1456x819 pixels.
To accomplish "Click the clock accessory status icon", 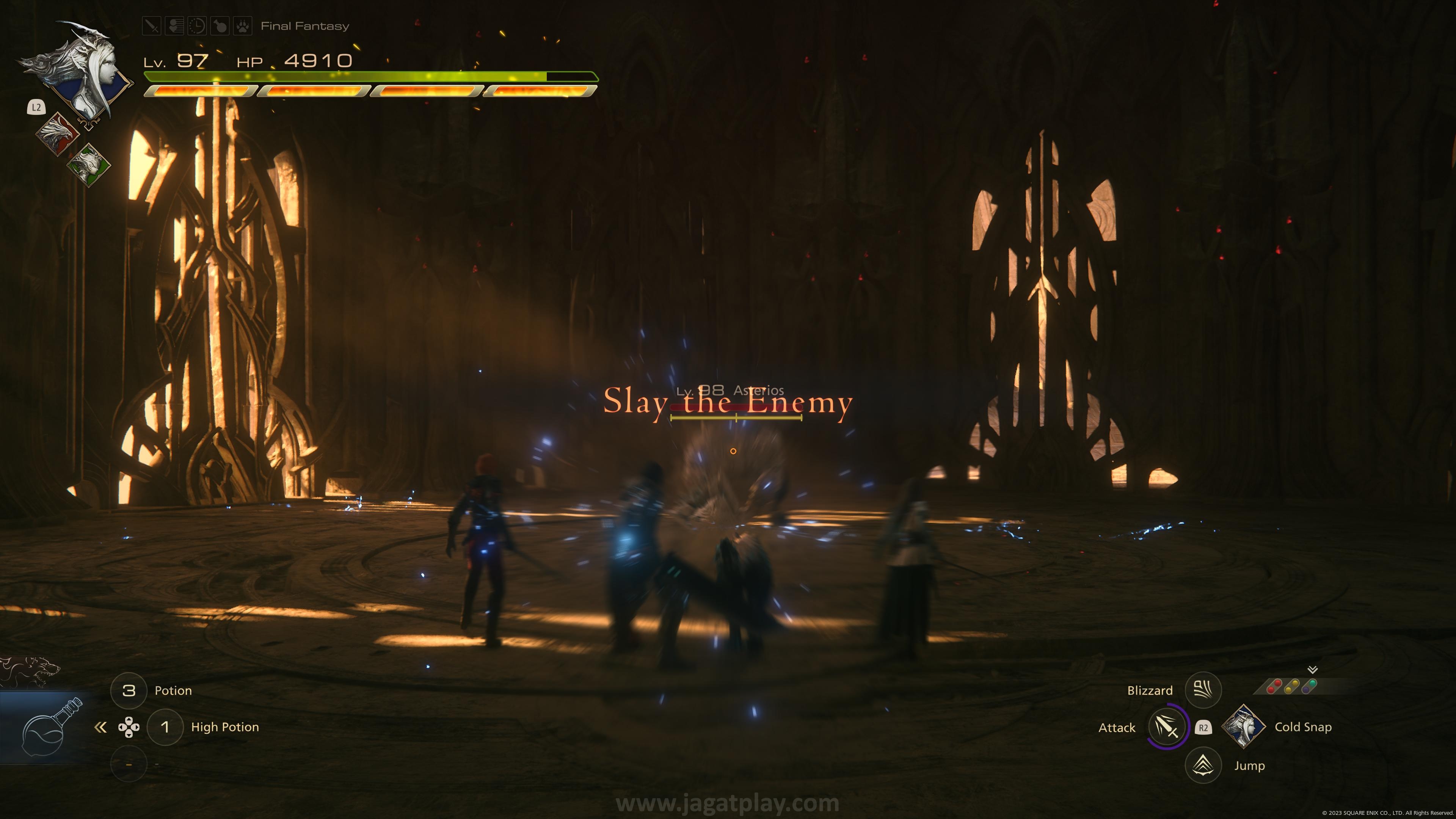I will 197,26.
